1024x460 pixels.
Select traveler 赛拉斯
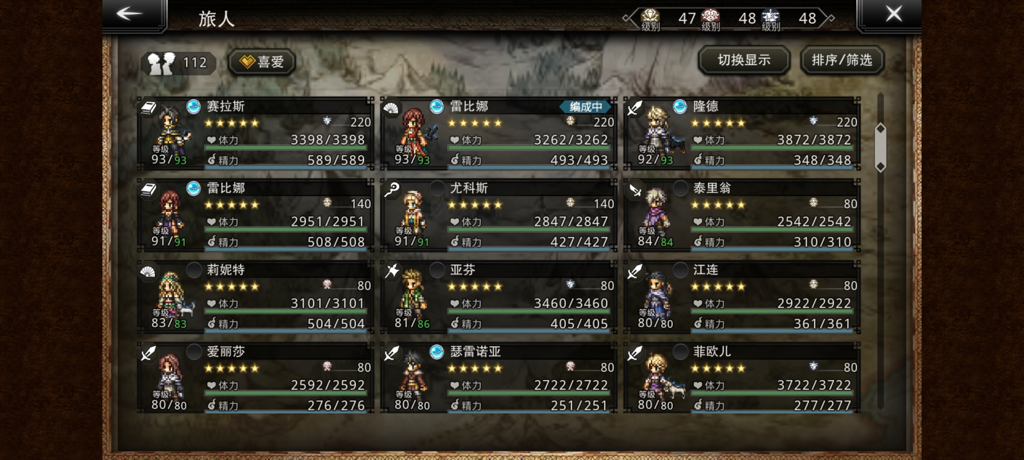256,133
